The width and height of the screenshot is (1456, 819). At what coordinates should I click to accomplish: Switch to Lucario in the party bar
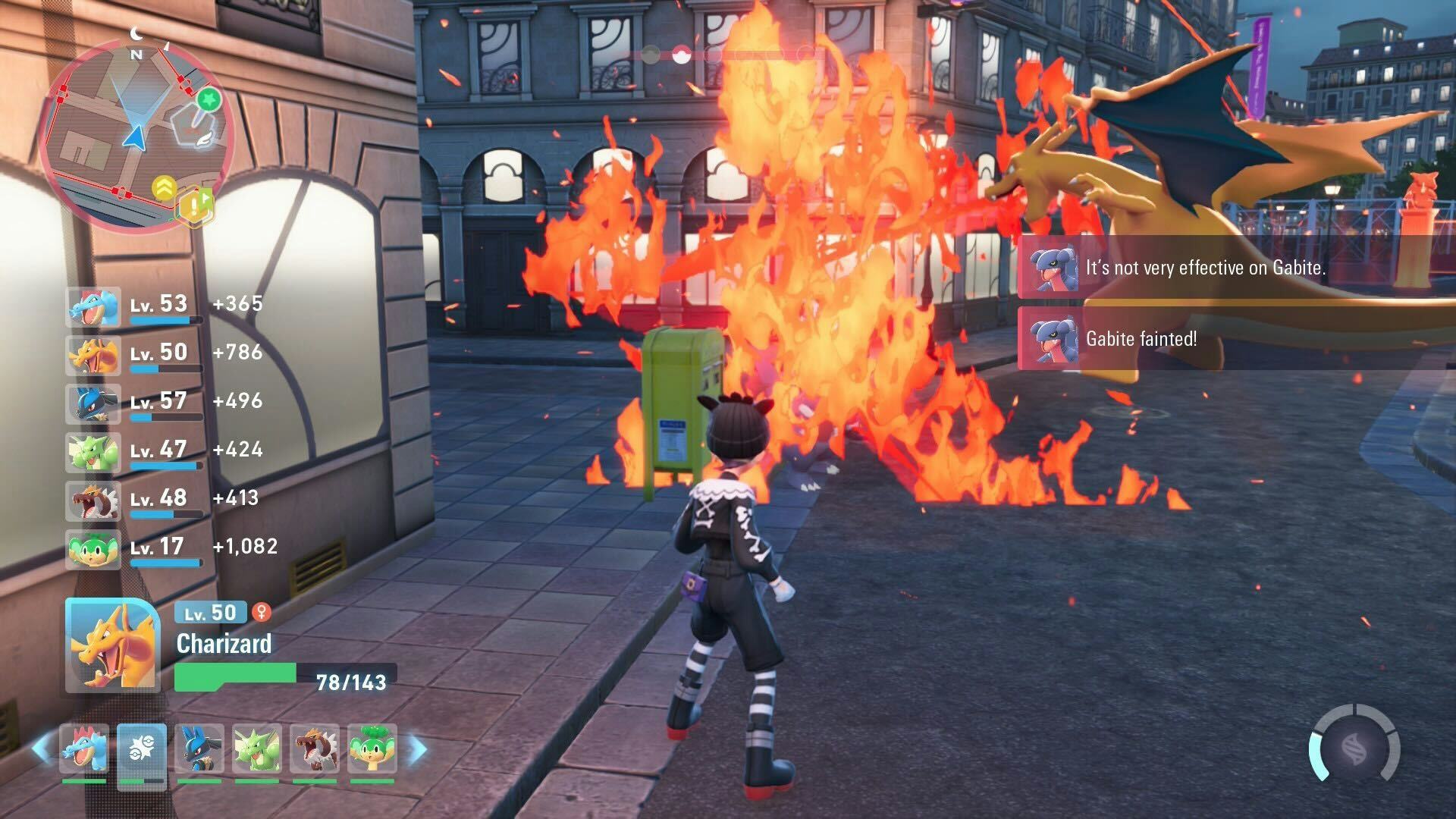199,749
